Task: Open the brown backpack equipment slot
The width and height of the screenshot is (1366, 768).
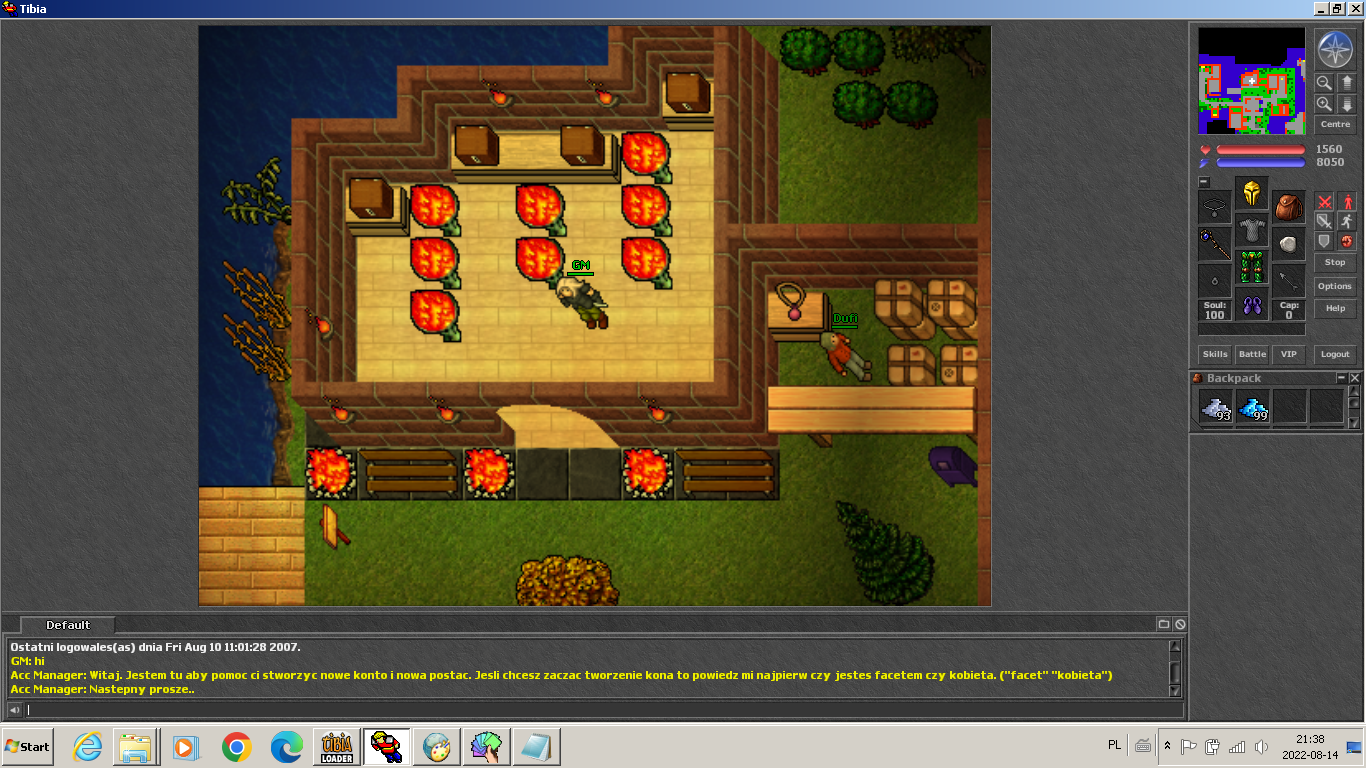Action: click(1288, 207)
